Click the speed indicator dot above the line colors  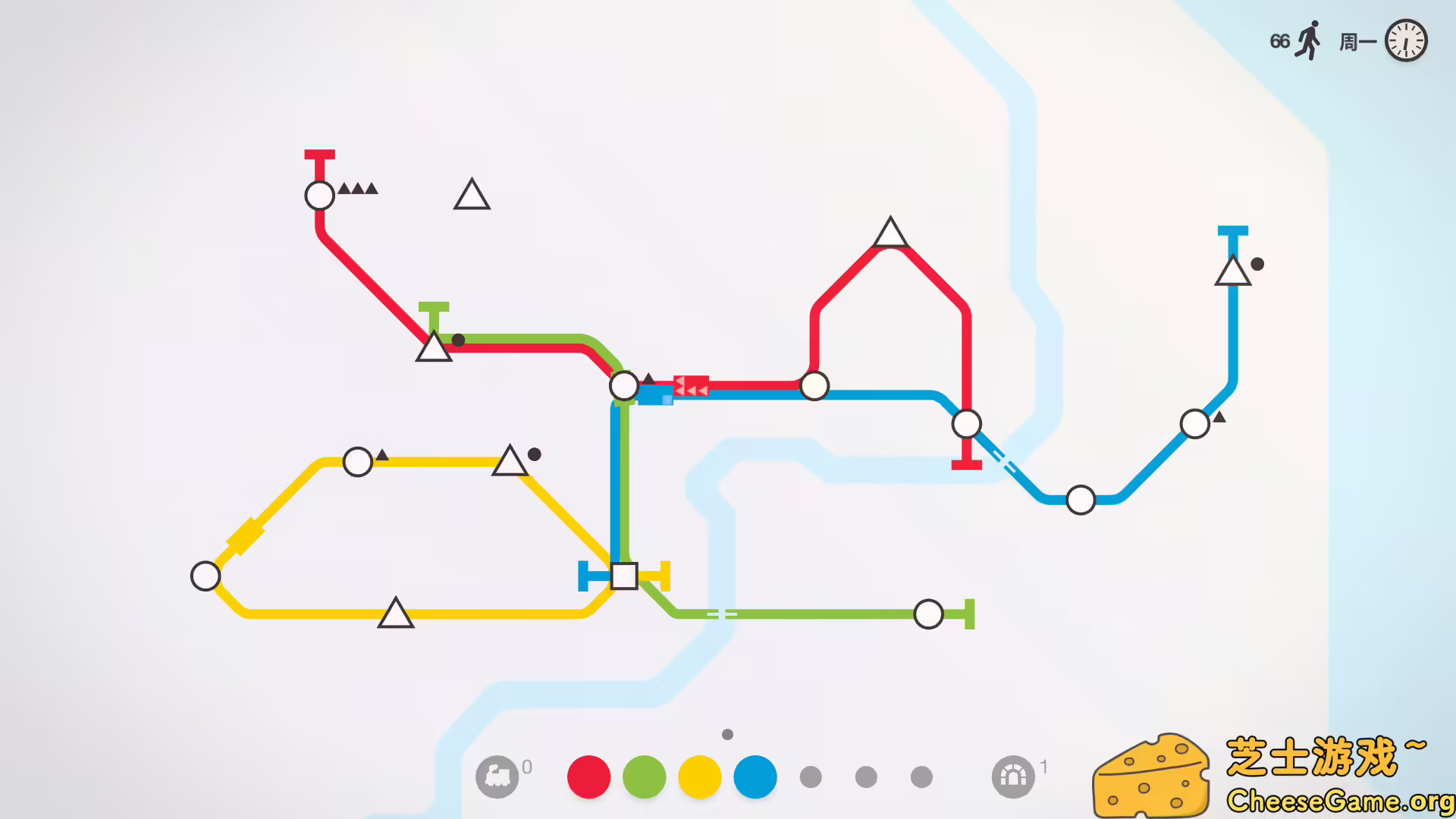[x=726, y=733]
